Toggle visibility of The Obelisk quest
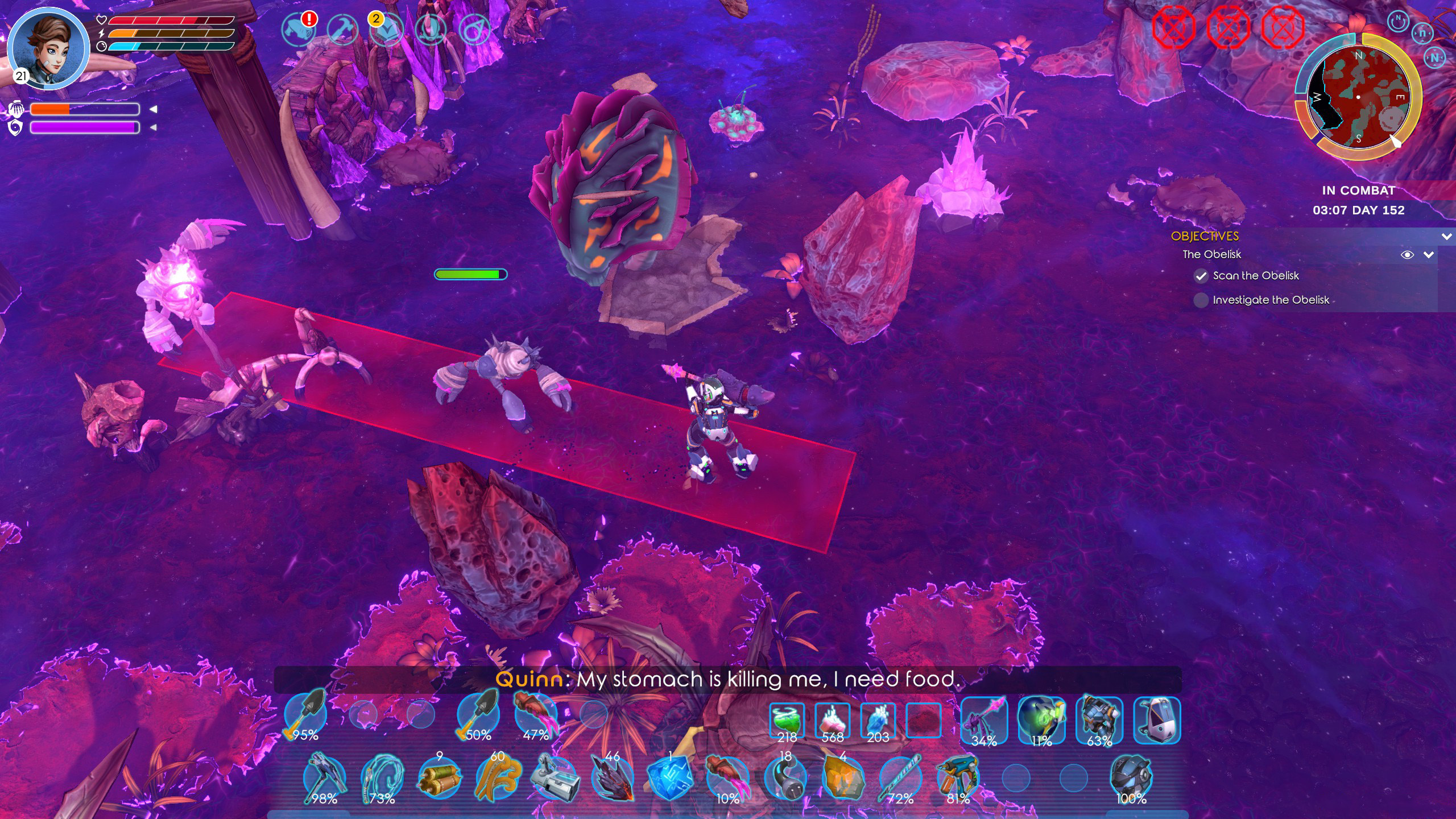The image size is (1456, 819). [x=1407, y=255]
